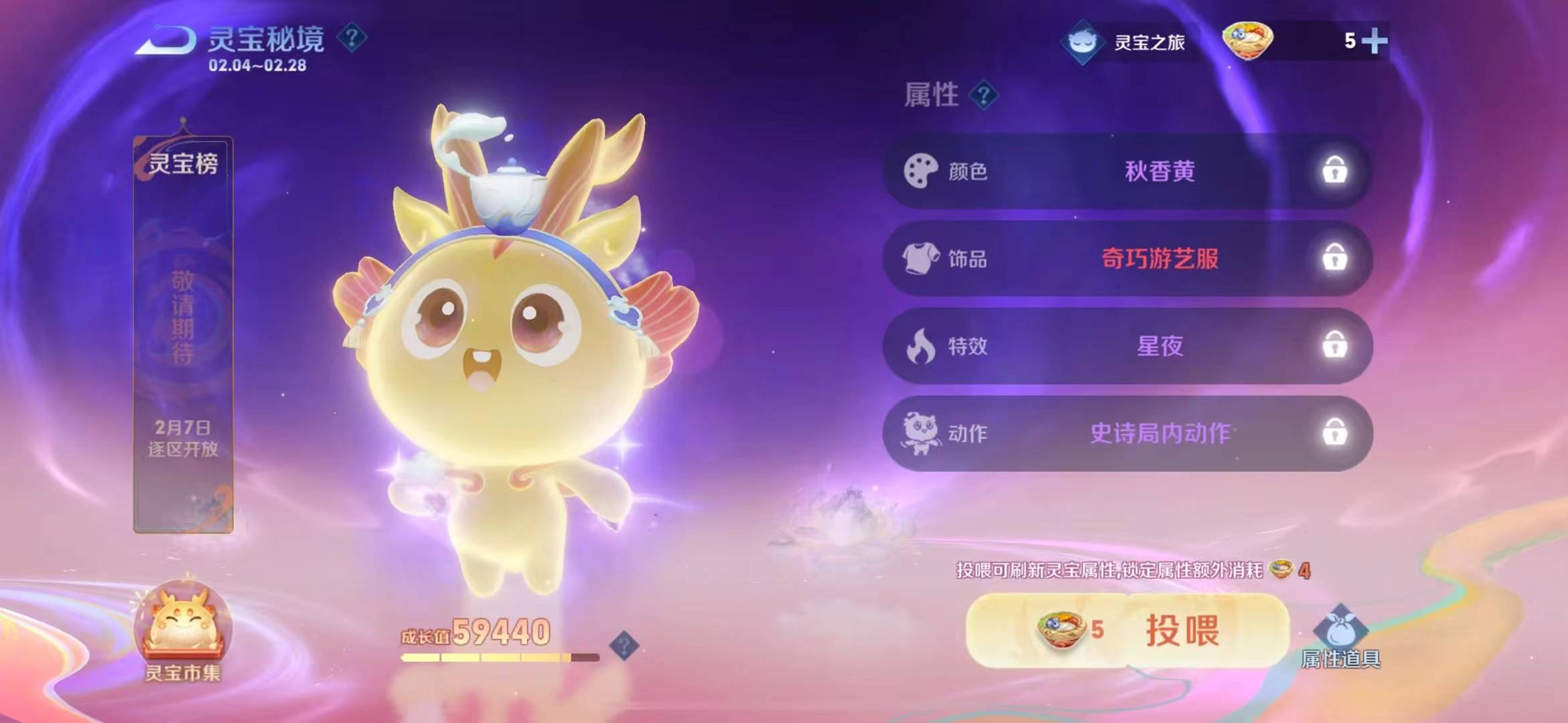Go back using the return arrow
Image resolution: width=1568 pixels, height=723 pixels.
[165, 40]
